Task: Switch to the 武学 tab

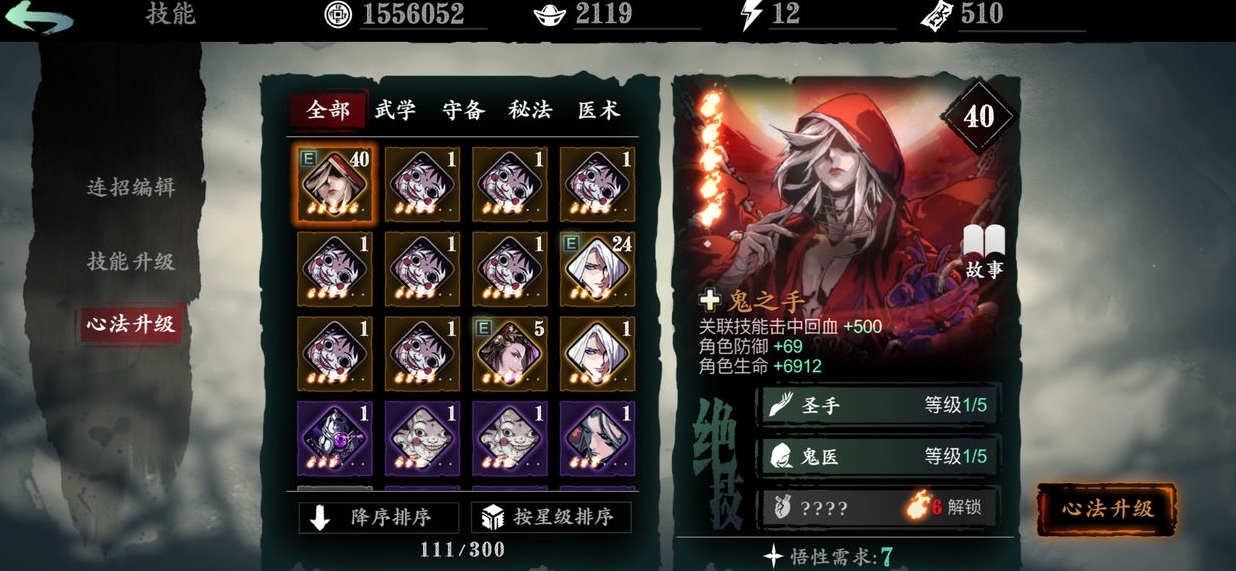Action: pos(396,110)
